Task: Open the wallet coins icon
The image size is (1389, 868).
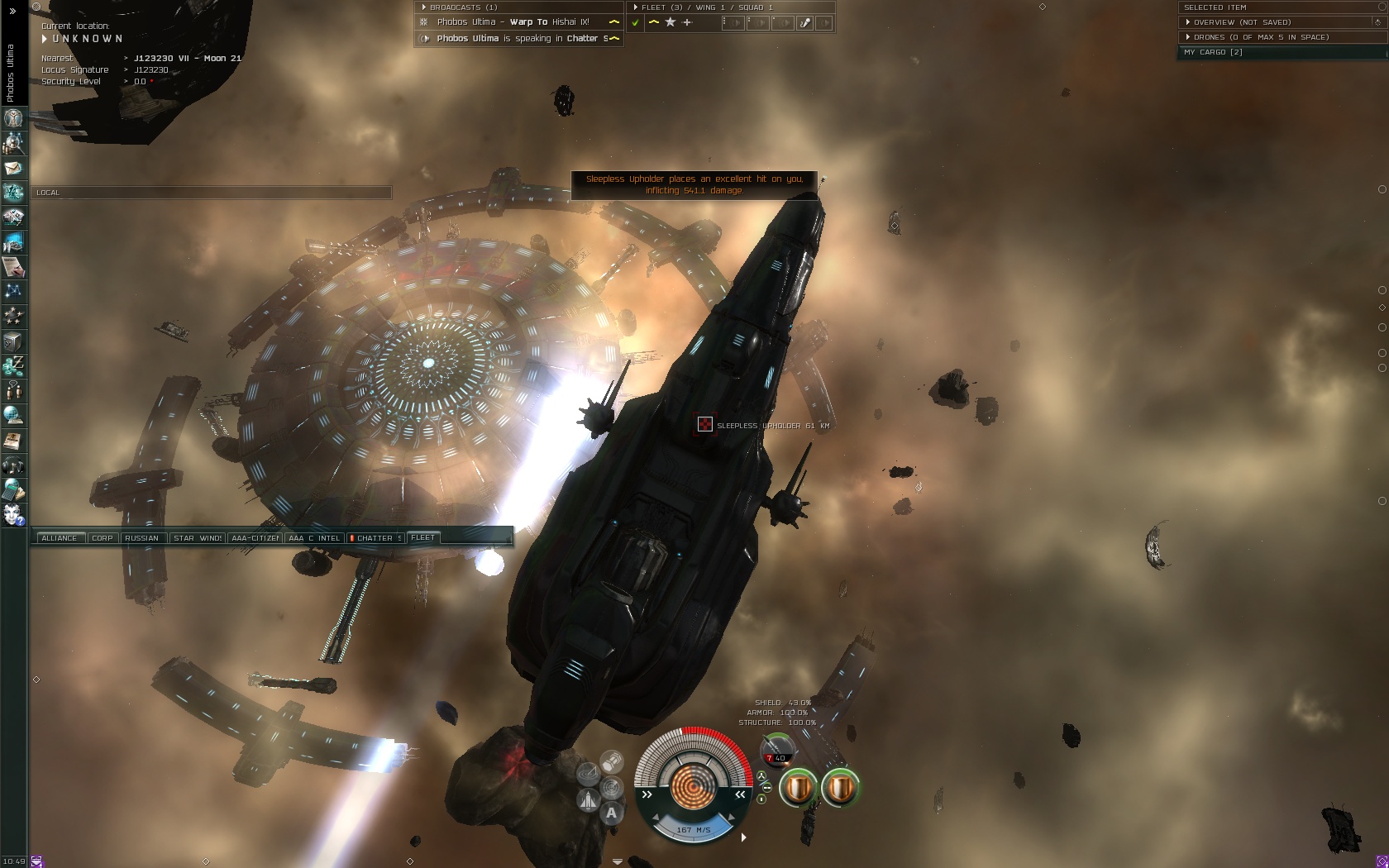Action: [x=13, y=365]
